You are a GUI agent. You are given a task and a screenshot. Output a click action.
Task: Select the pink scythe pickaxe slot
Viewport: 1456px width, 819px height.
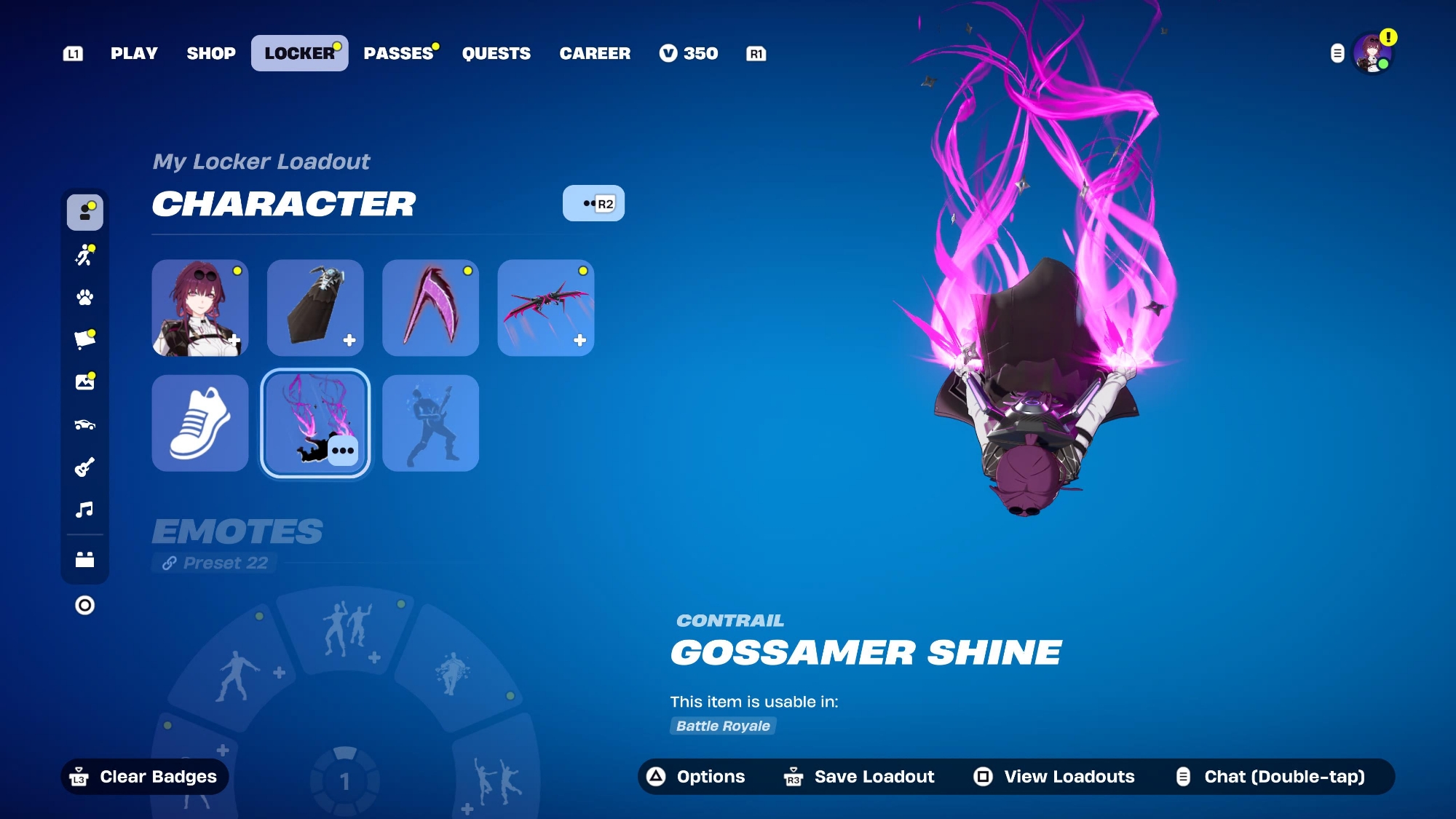[430, 308]
